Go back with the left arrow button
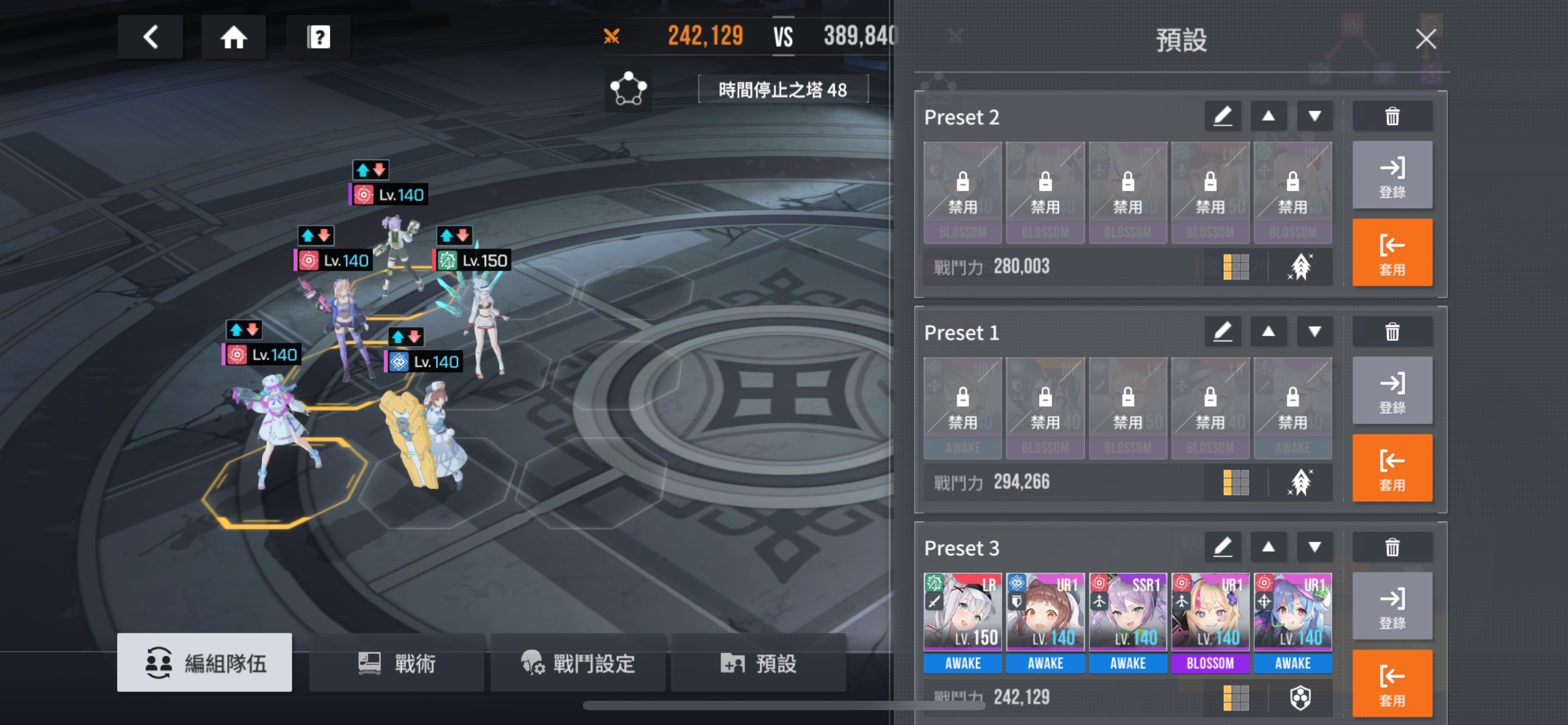The width and height of the screenshot is (1568, 725). click(150, 37)
